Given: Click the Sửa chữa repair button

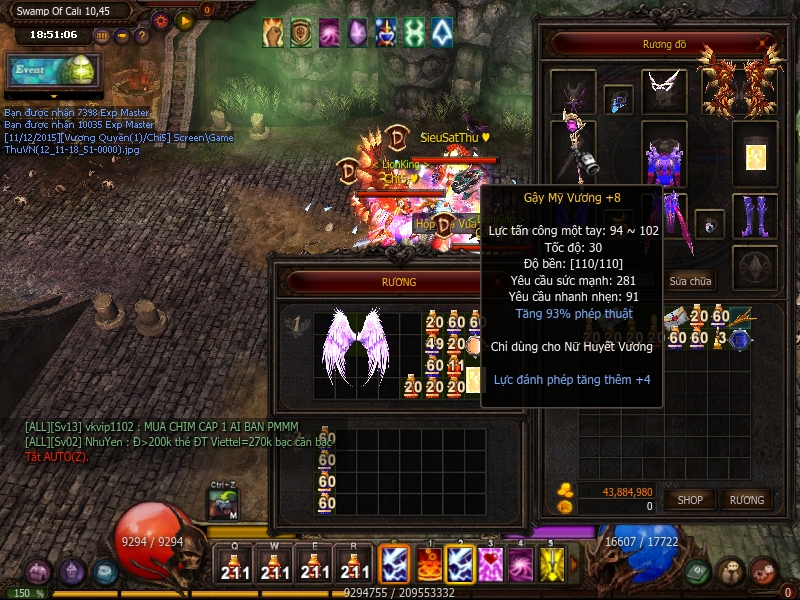Looking at the screenshot, I should click(x=690, y=281).
